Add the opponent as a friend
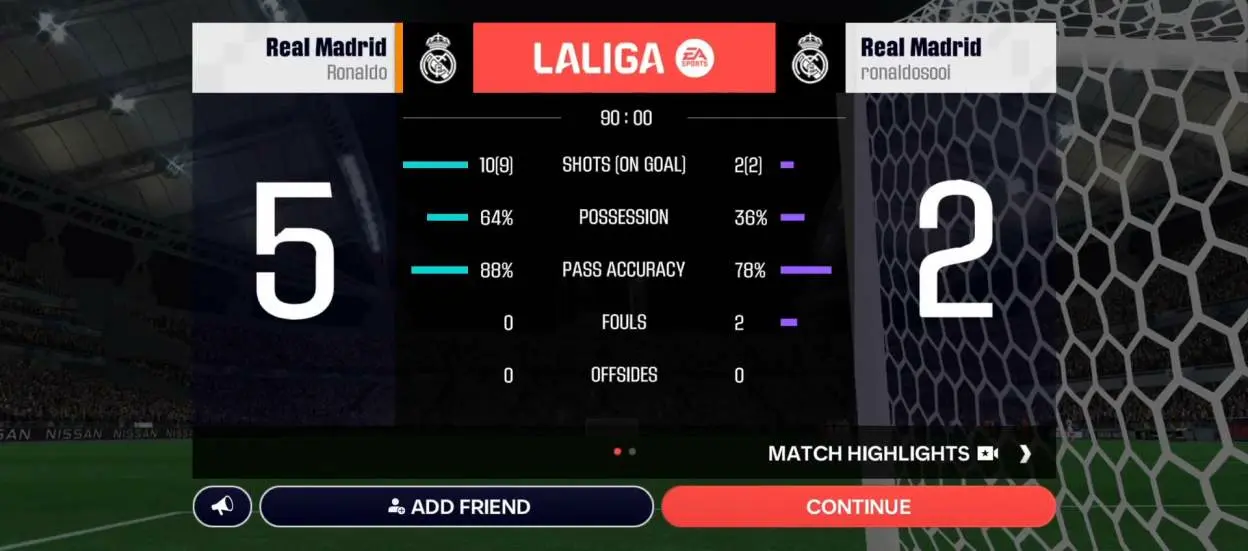The width and height of the screenshot is (1248, 551). point(456,507)
